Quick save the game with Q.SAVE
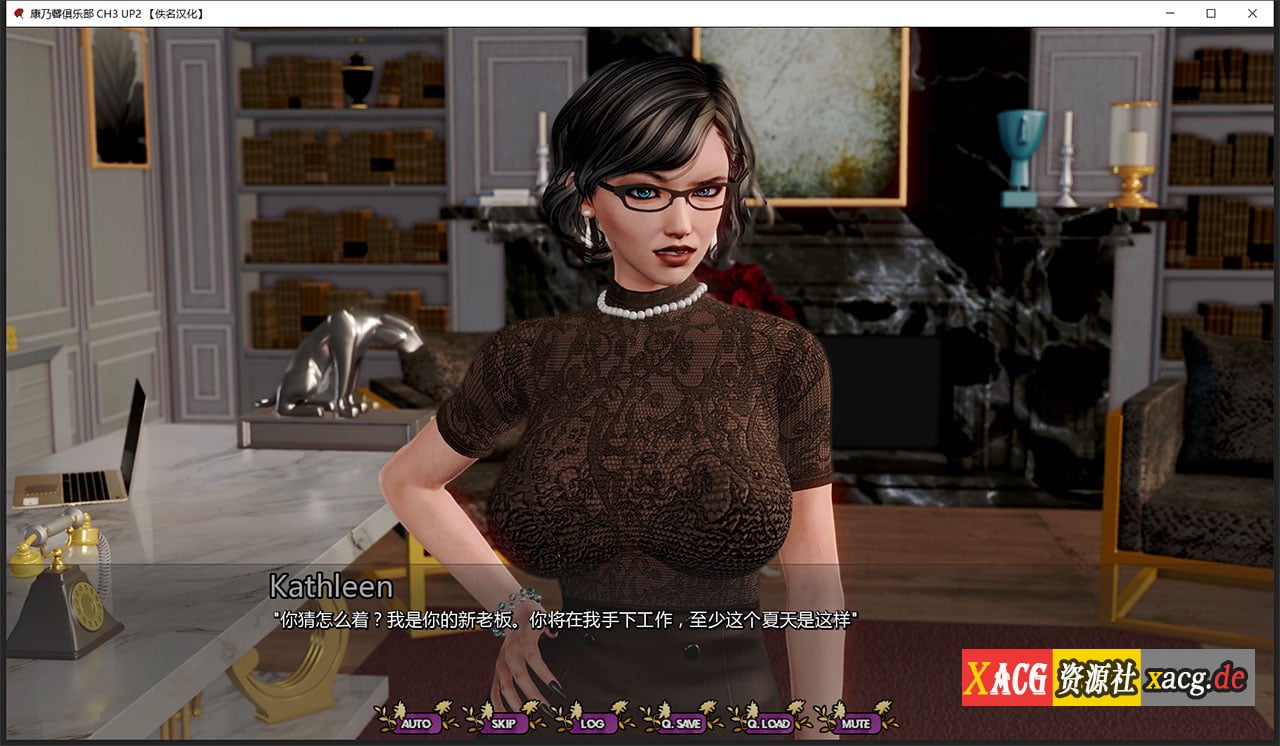Screen dimensions: 1280x746 tap(682, 723)
